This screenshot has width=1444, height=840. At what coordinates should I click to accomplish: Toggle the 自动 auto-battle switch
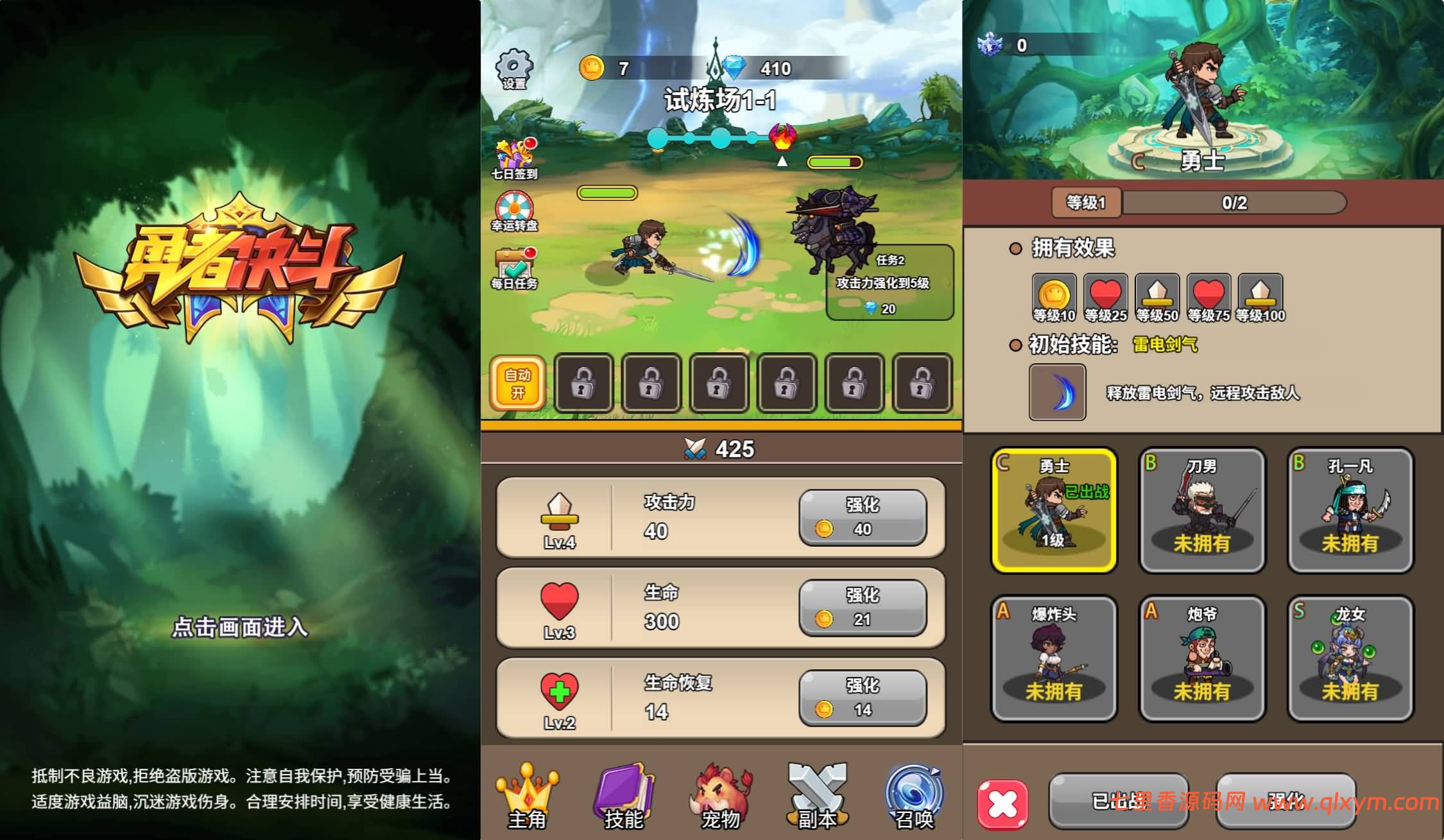pyautogui.click(x=519, y=382)
